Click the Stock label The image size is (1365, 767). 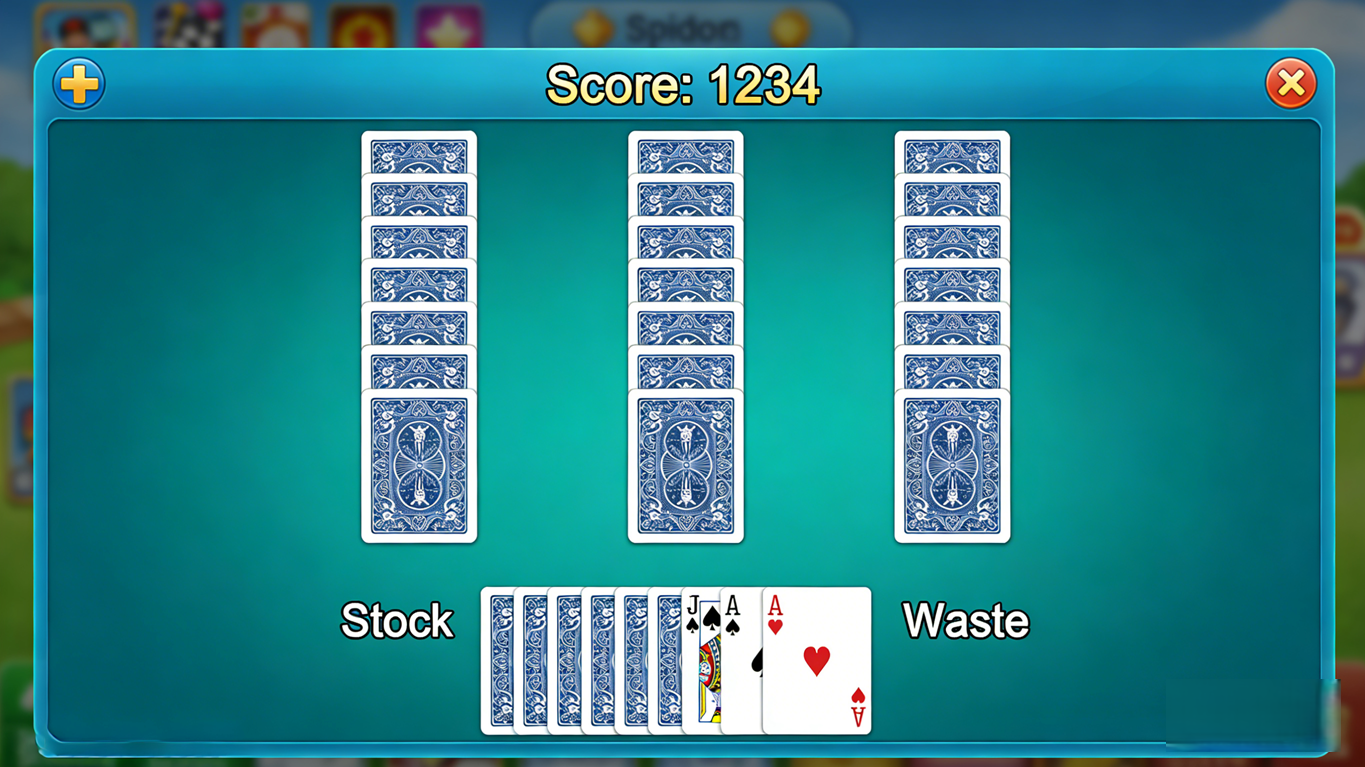click(x=397, y=622)
